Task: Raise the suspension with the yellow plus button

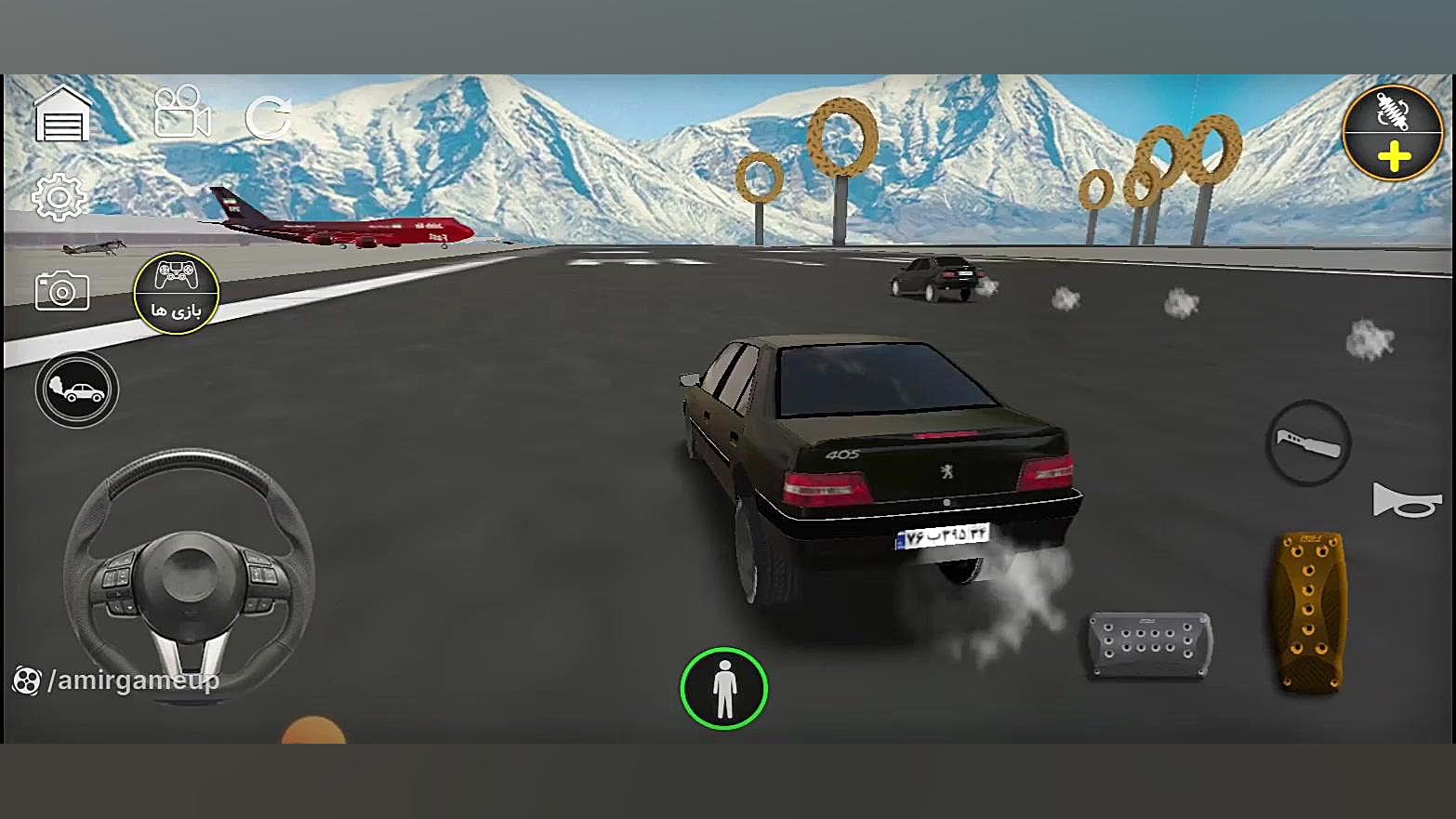Action: tap(1393, 157)
